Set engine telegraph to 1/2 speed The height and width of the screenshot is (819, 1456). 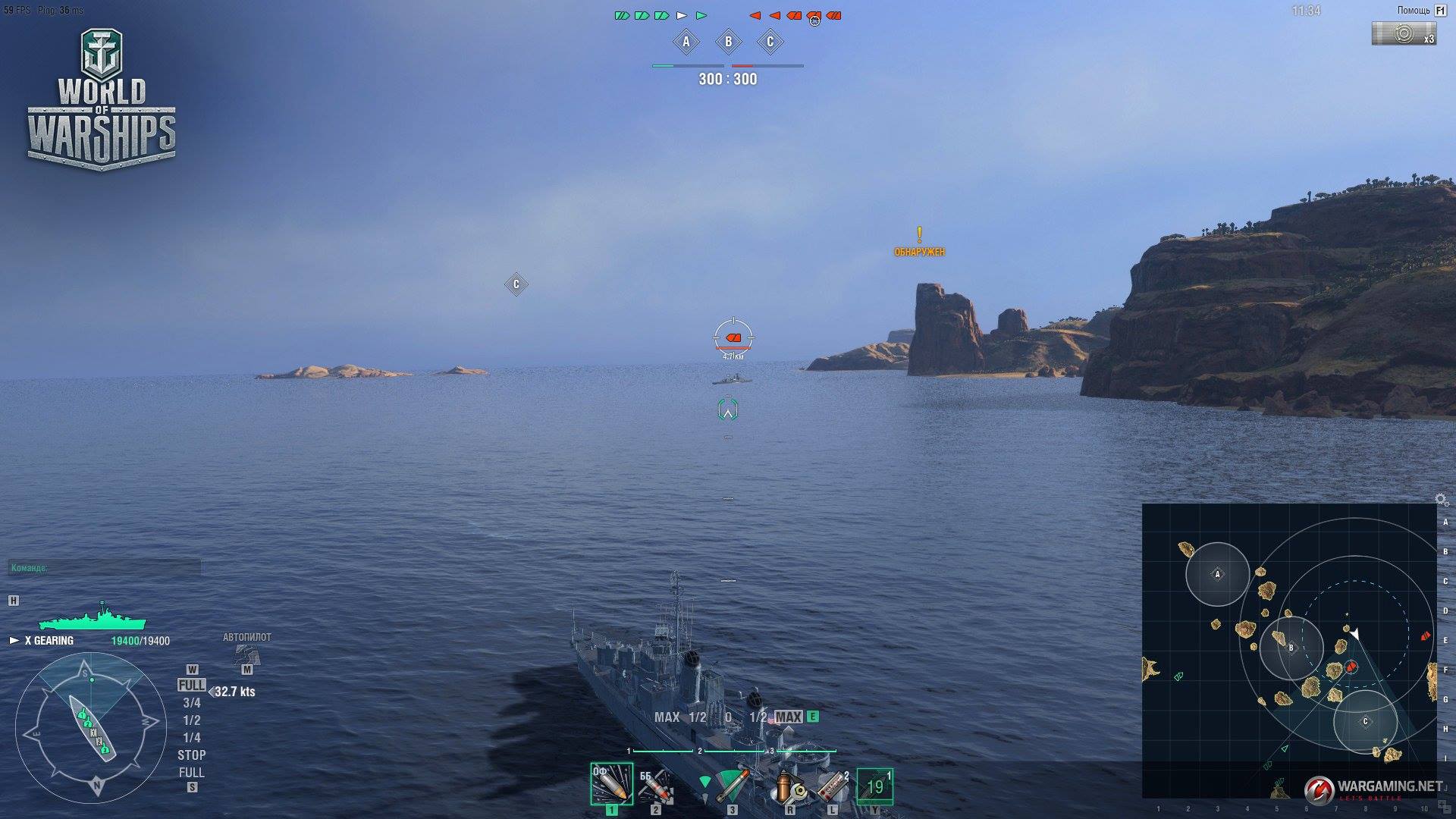[x=191, y=720]
